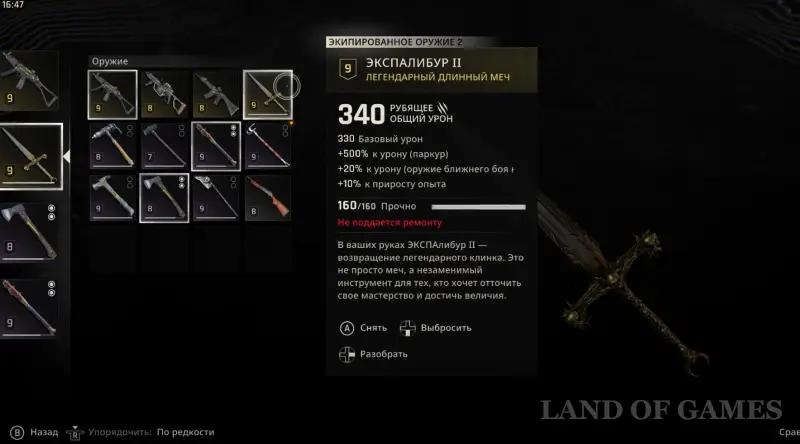800x444 pixels.
Task: Choose the level 8 claw hammer slot
Action: tap(112, 146)
